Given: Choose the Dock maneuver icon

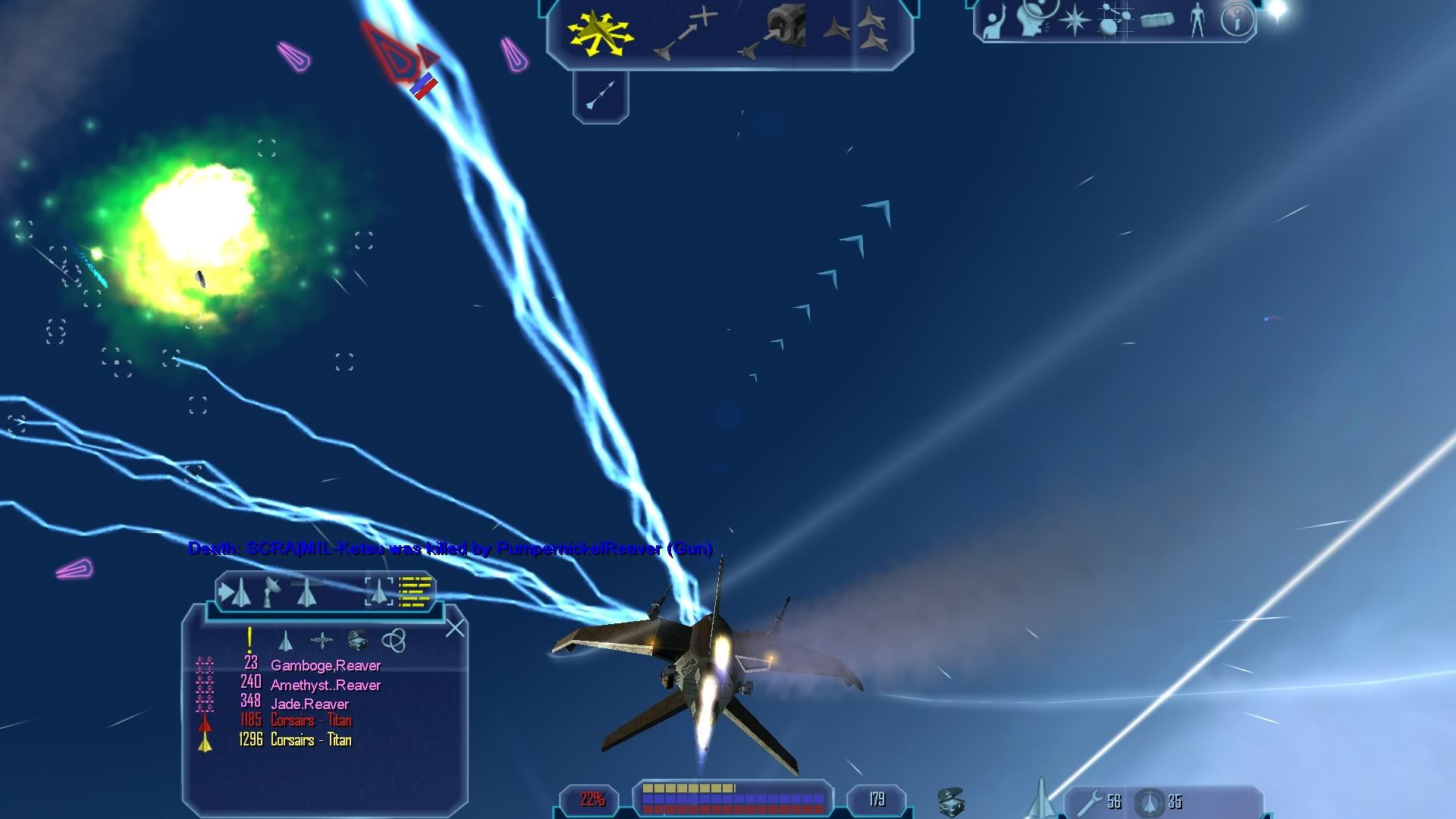Looking at the screenshot, I should [x=771, y=32].
